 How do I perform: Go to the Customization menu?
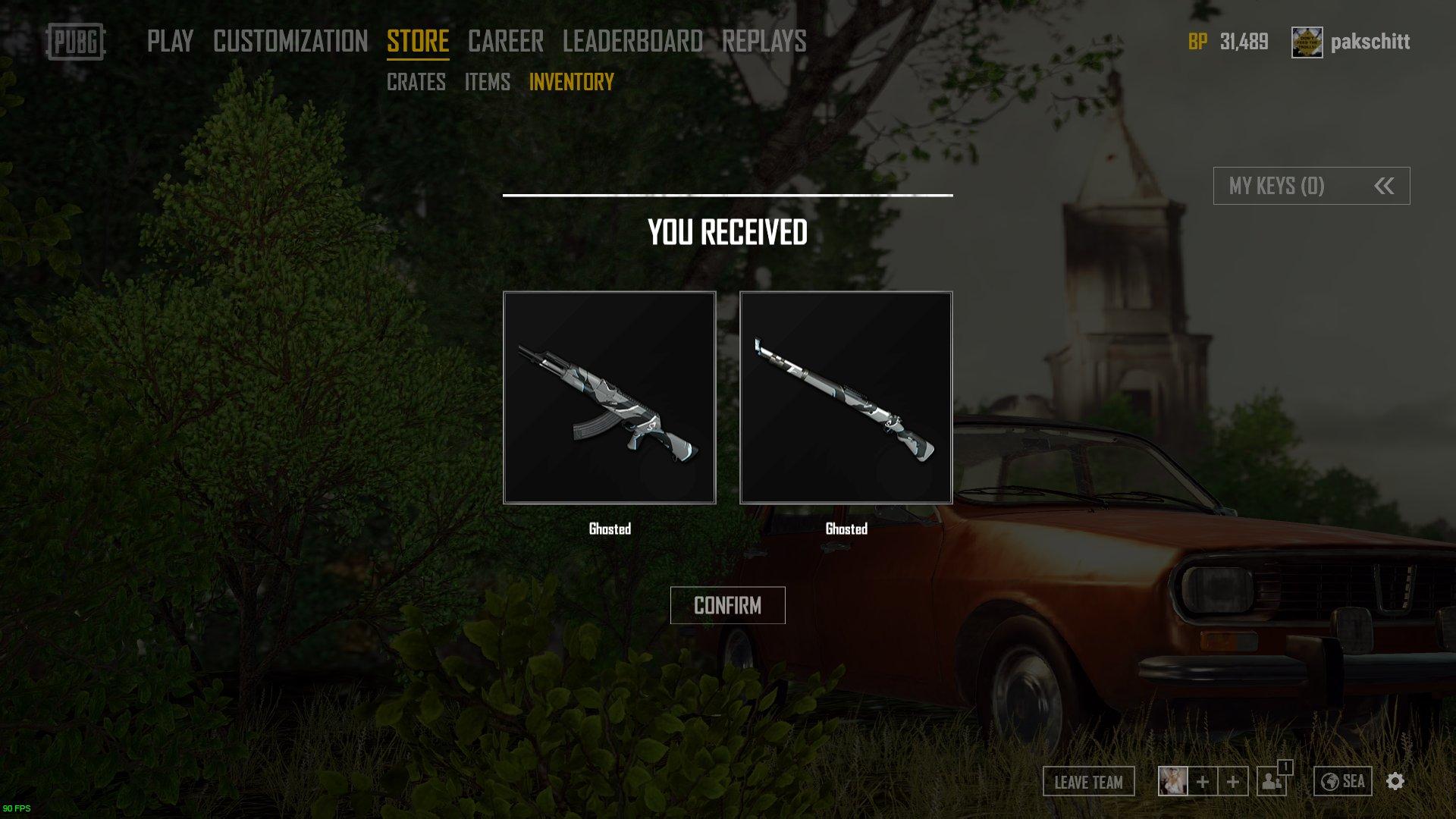coord(290,41)
